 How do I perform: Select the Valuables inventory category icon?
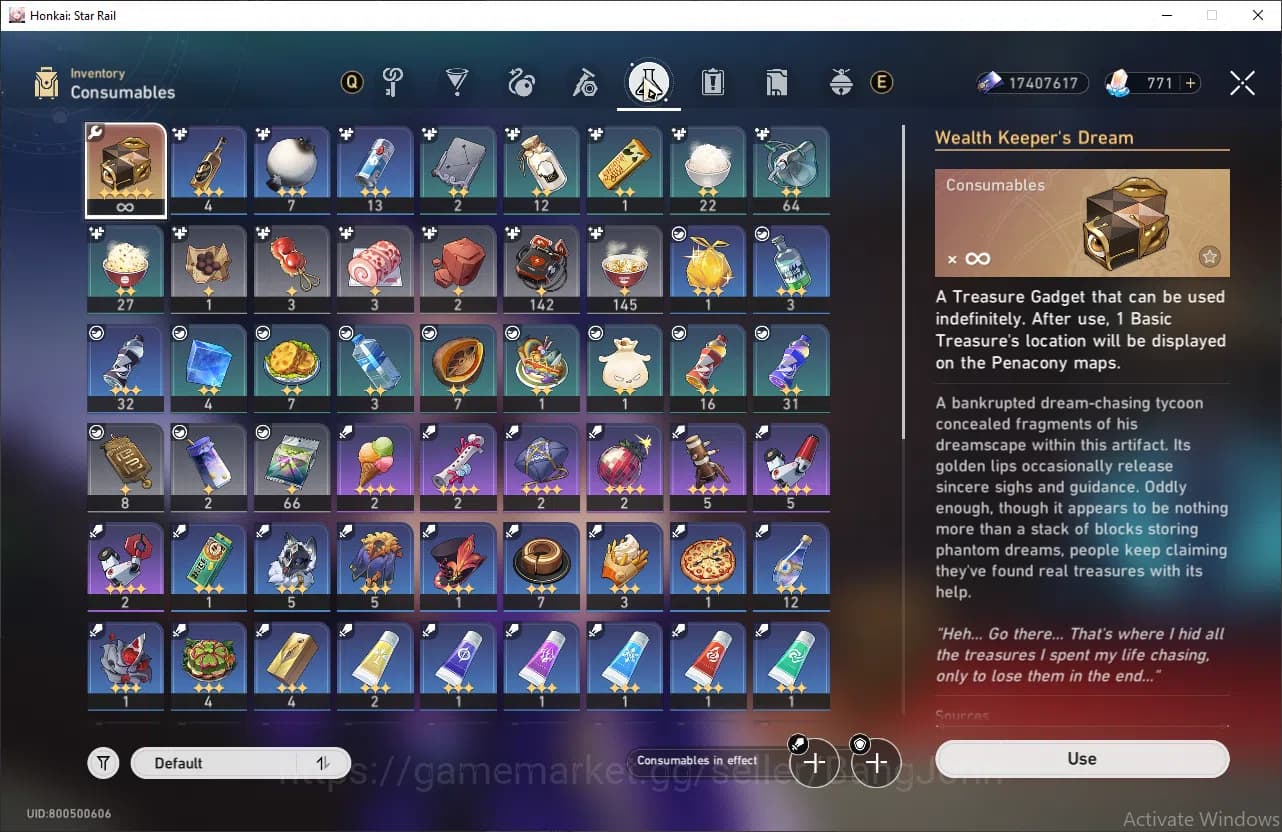pyautogui.click(x=394, y=82)
